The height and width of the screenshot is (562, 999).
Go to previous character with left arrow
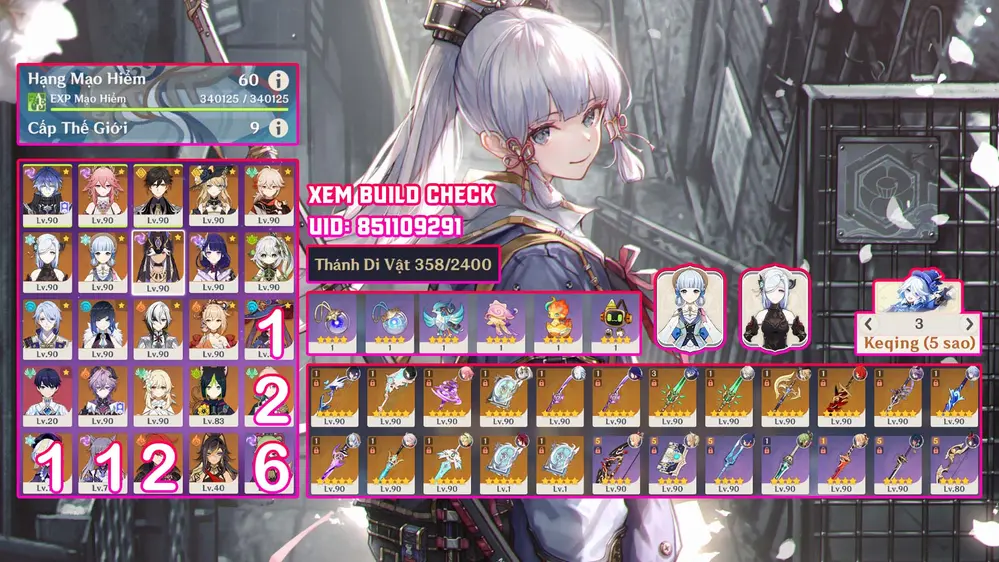(869, 325)
